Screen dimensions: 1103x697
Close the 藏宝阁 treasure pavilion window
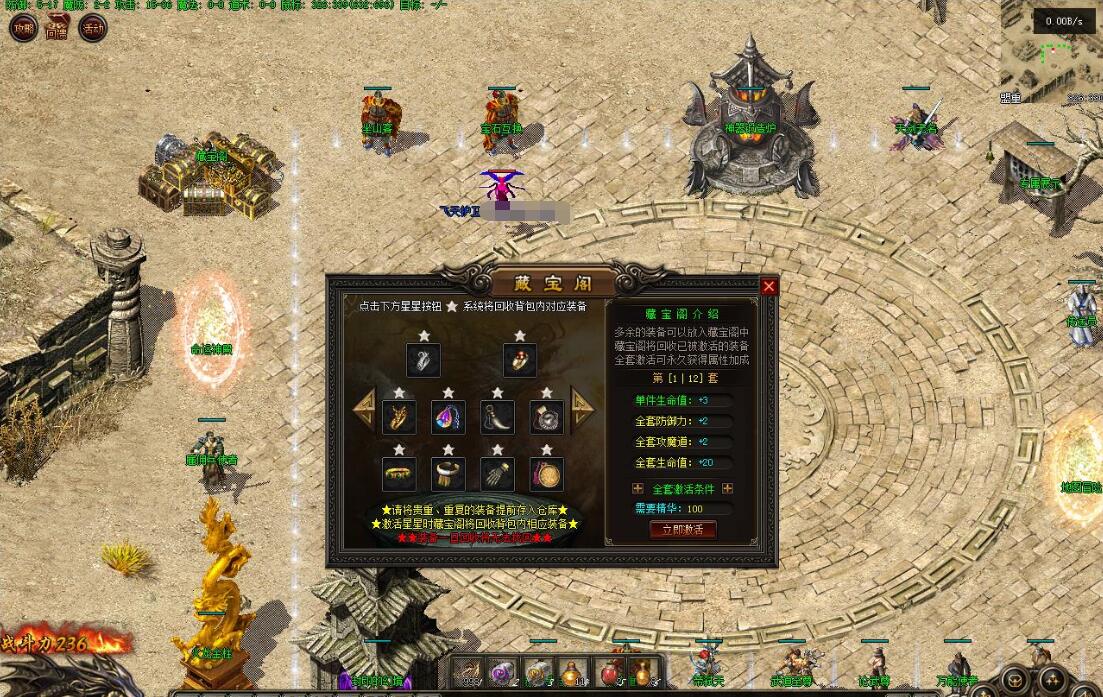(x=769, y=287)
